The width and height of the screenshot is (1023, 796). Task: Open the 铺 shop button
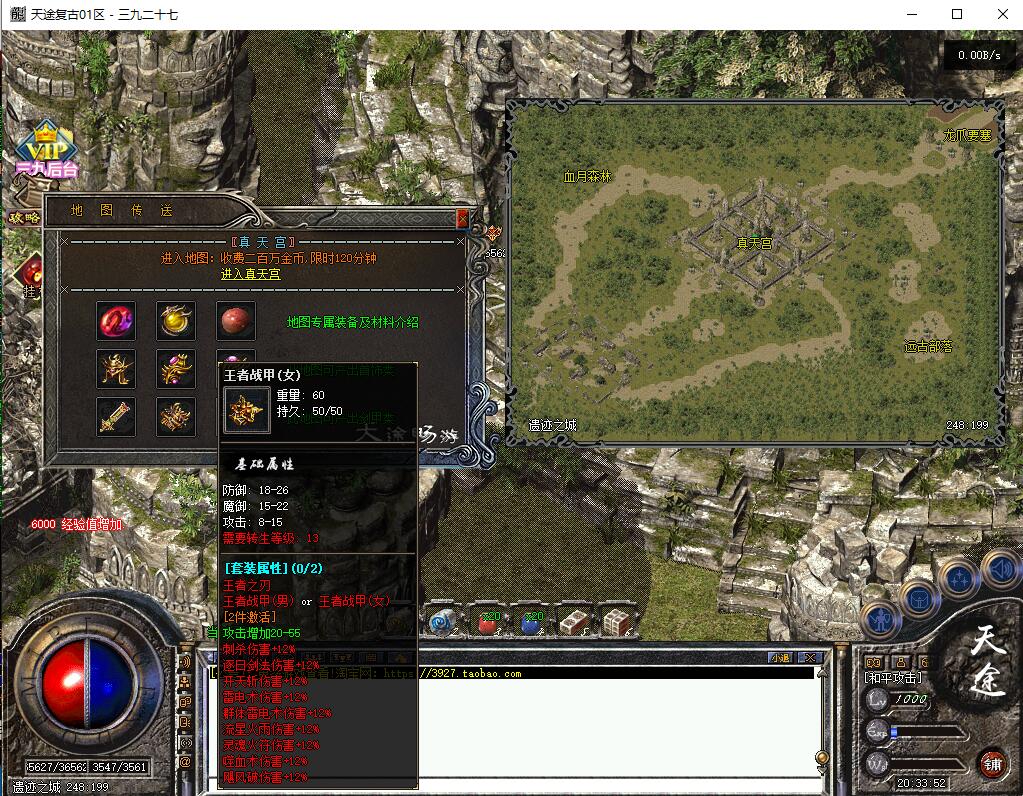(x=992, y=763)
